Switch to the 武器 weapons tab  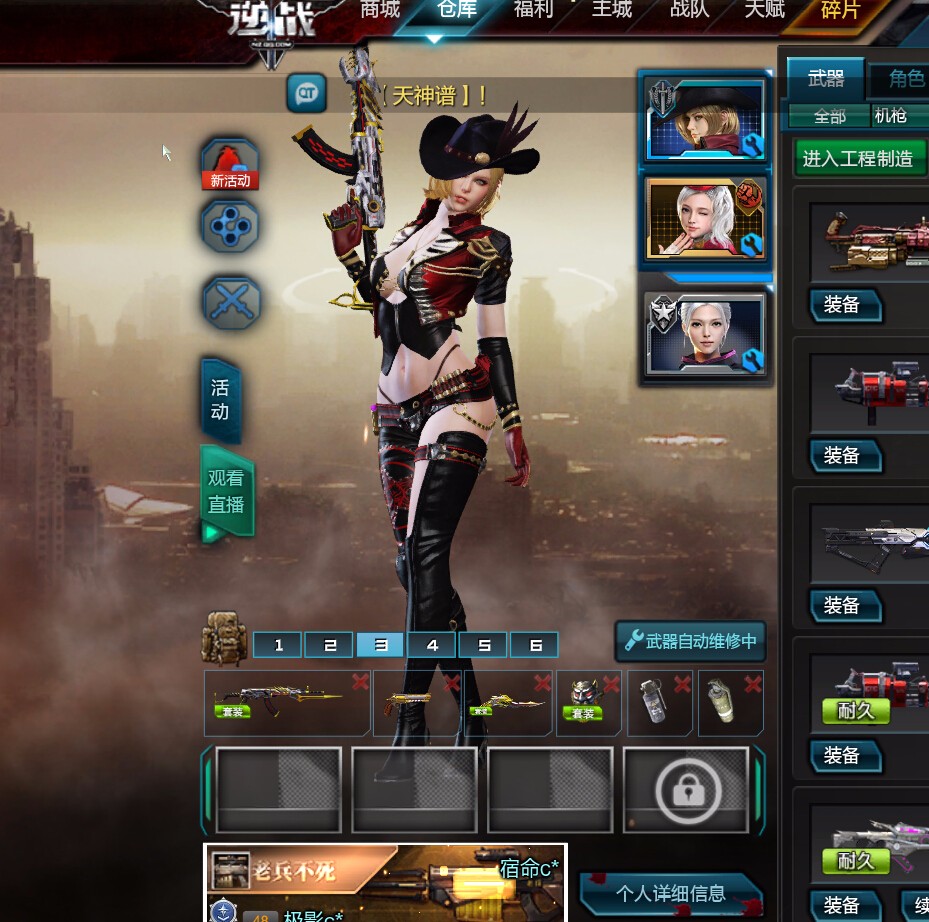point(826,78)
